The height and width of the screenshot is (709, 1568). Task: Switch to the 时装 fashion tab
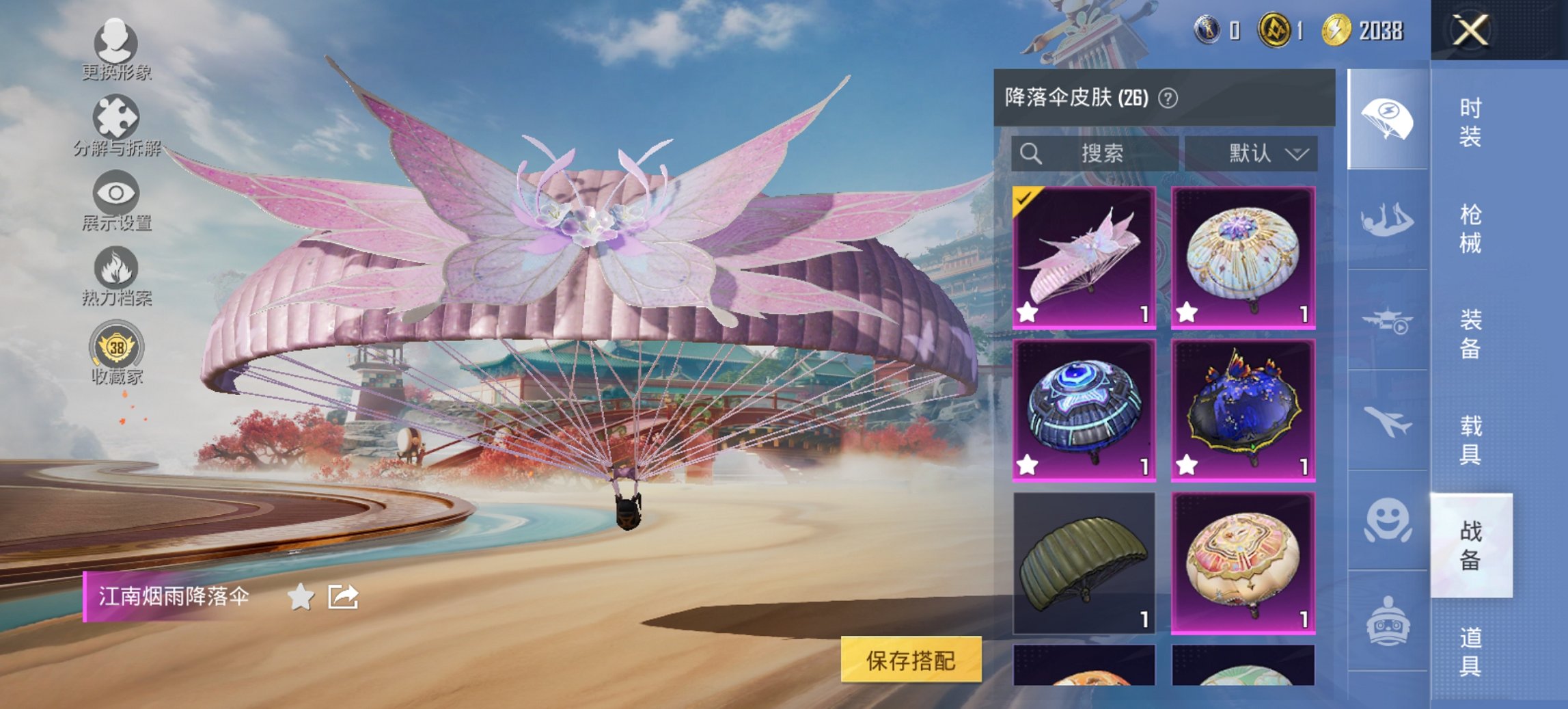[1469, 123]
